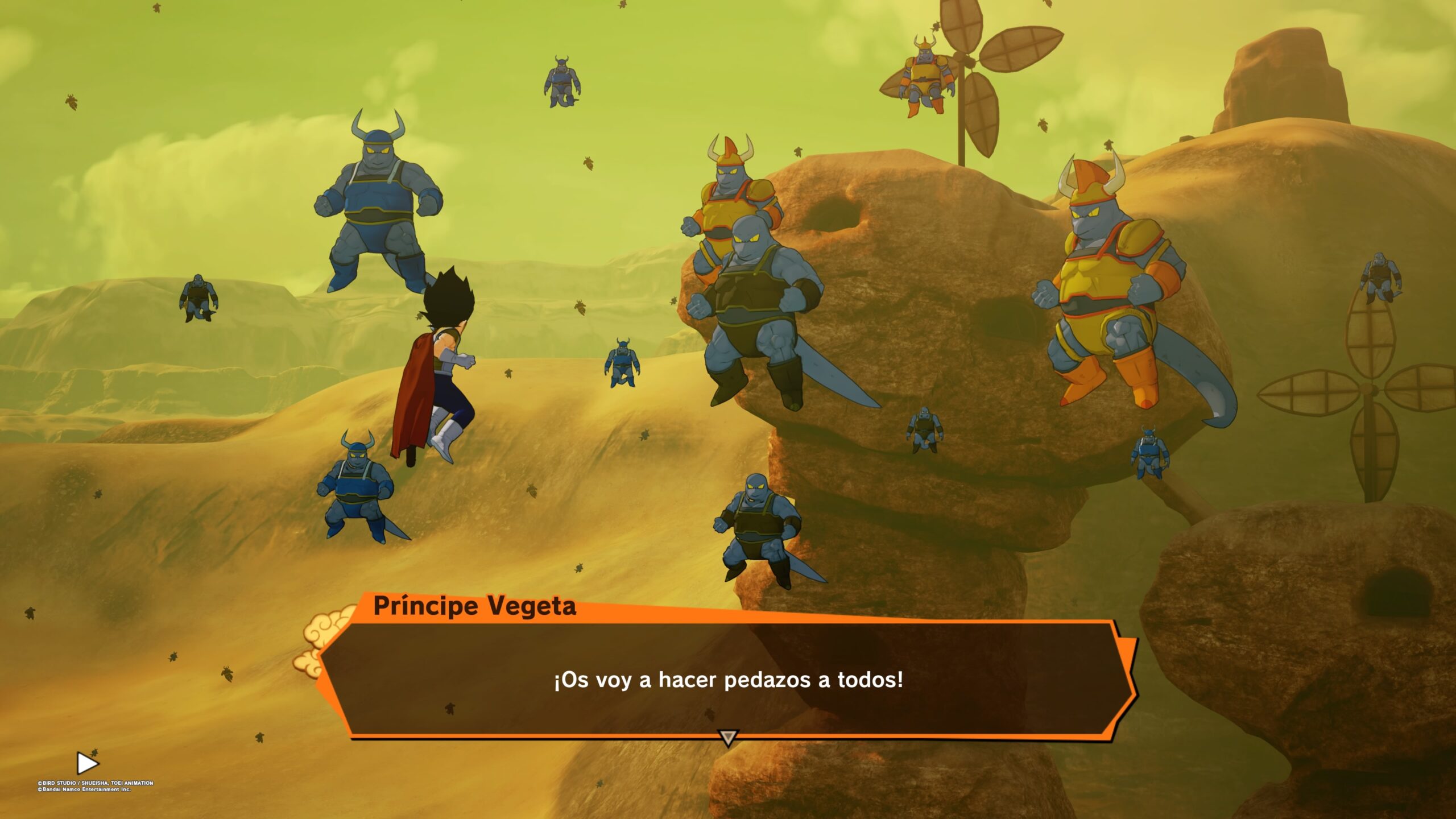1456x819 pixels.
Task: Toggle the auto-play triangle icon
Action: coord(87,763)
